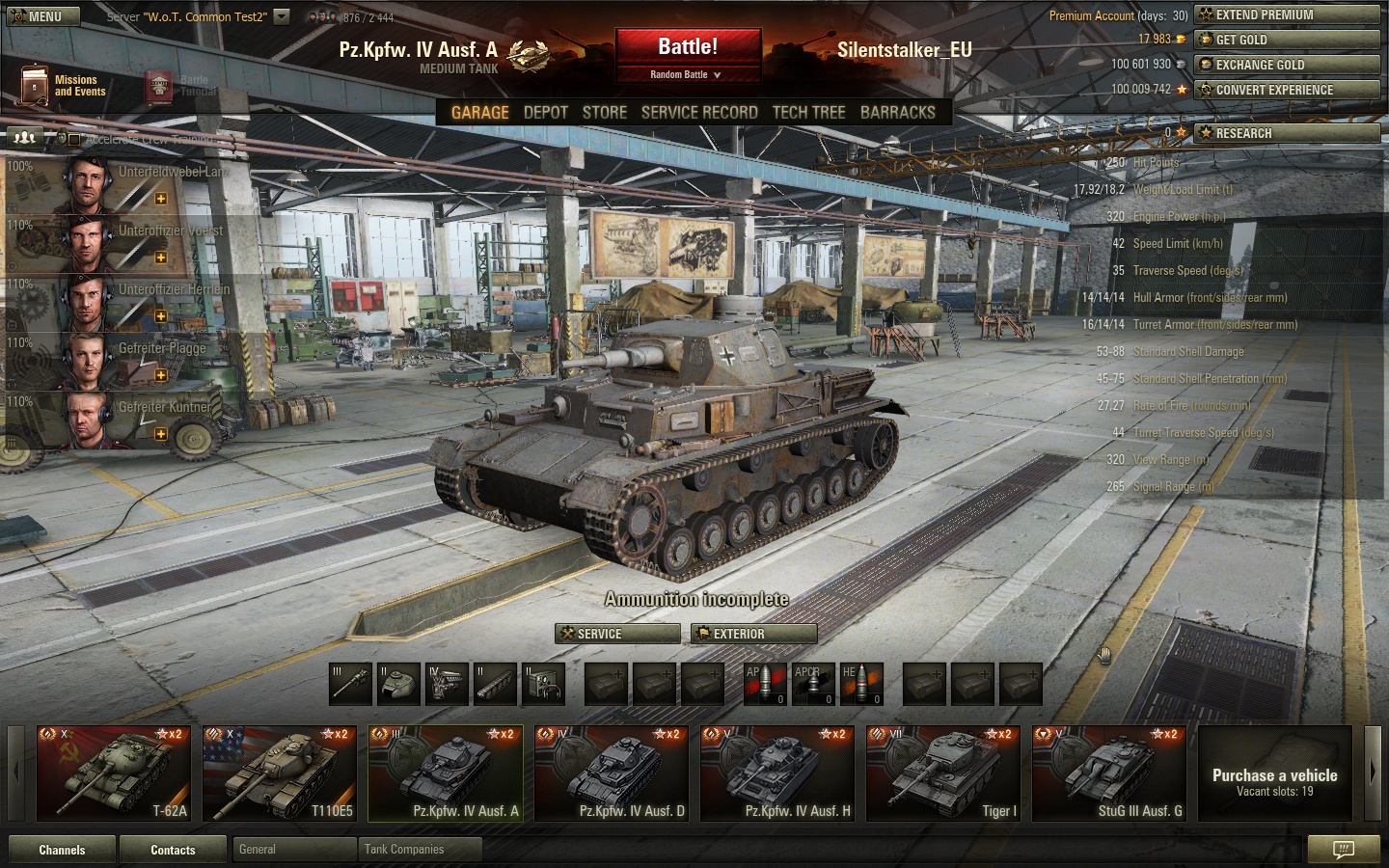
Task: Open the Contacts button
Action: tap(173, 850)
